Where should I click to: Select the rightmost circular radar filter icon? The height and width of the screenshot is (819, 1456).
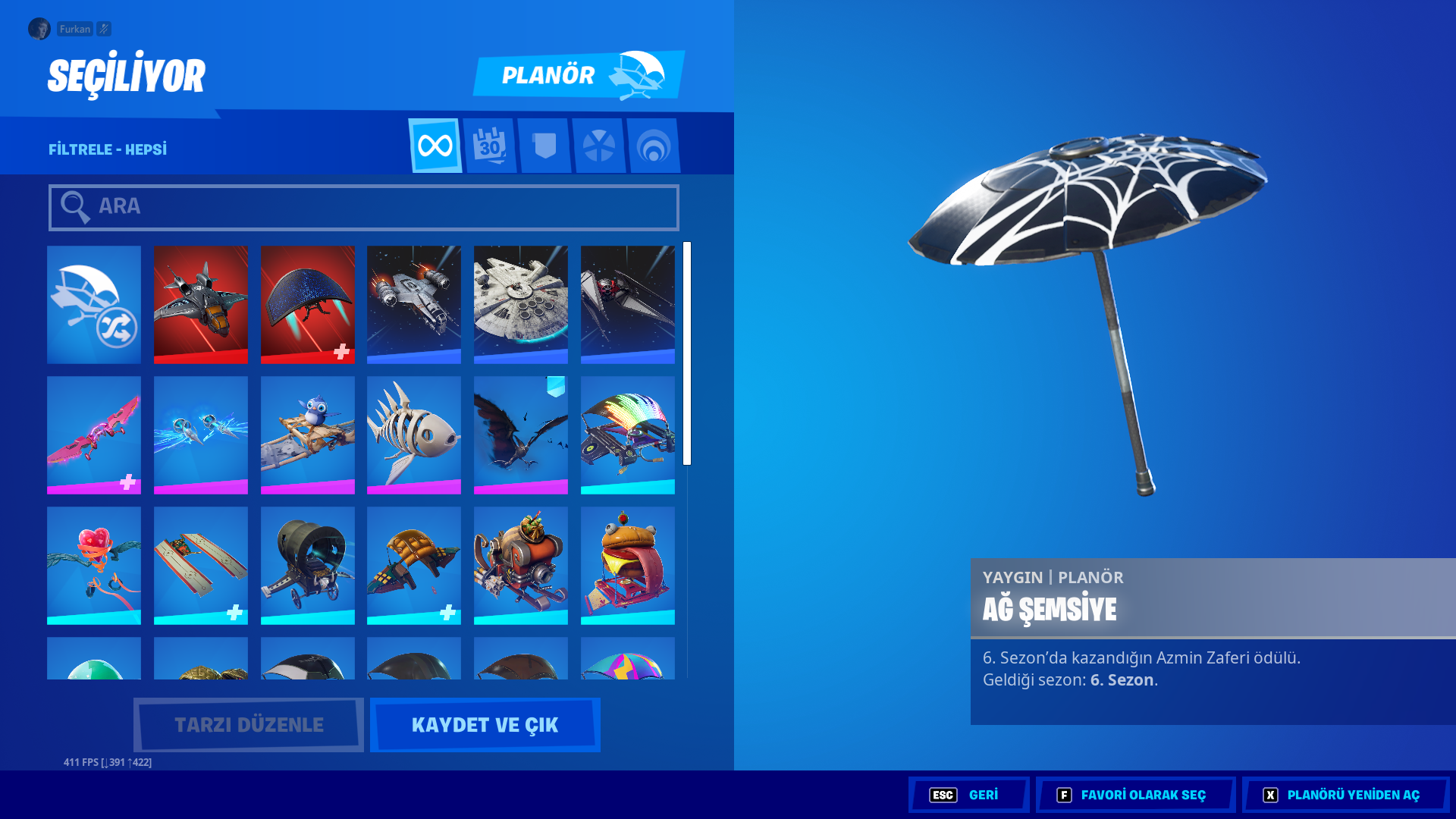point(654,146)
